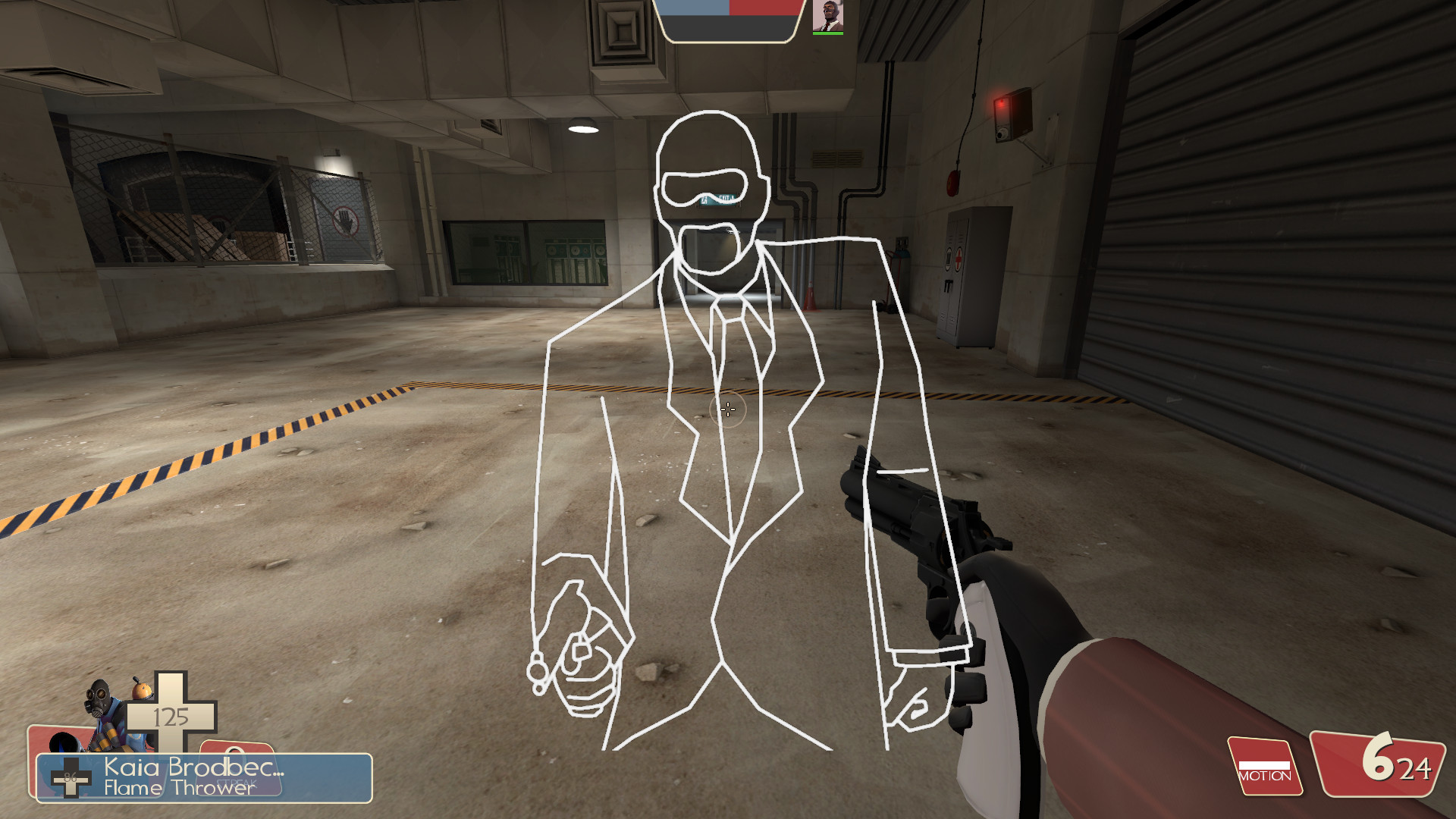Click the crosshair at screen center
Image resolution: width=1456 pixels, height=819 pixels.
(726, 409)
